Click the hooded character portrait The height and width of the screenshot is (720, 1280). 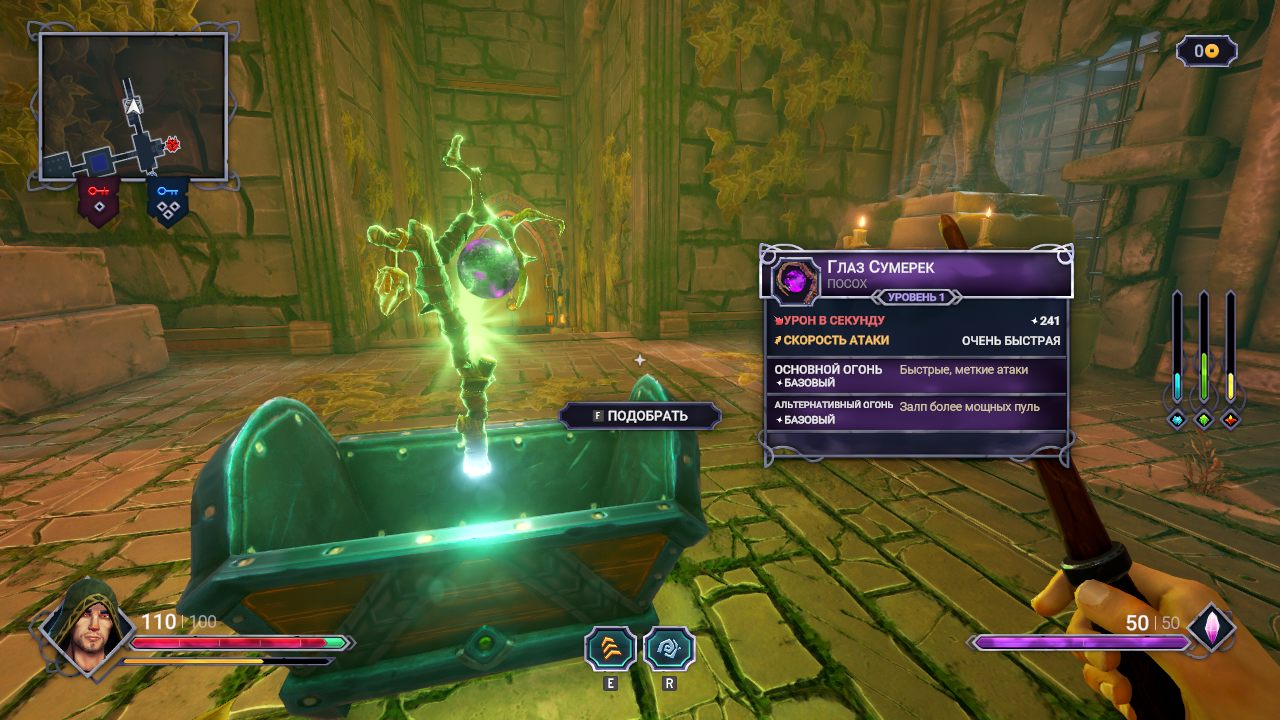click(x=88, y=627)
